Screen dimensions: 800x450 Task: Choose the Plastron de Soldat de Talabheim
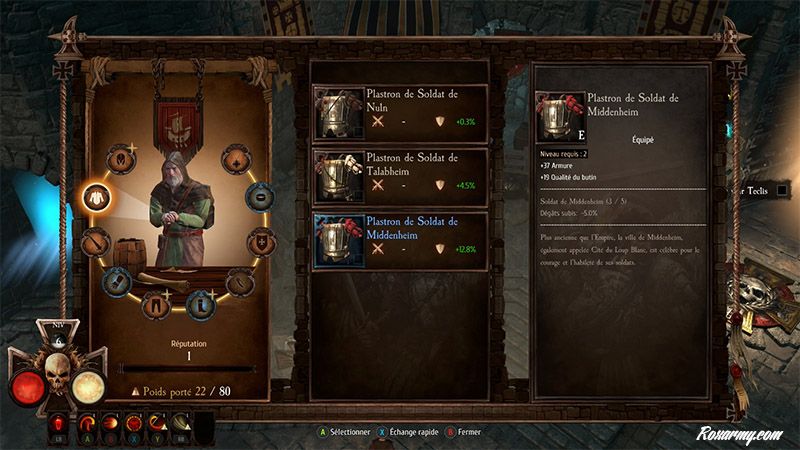(400, 175)
